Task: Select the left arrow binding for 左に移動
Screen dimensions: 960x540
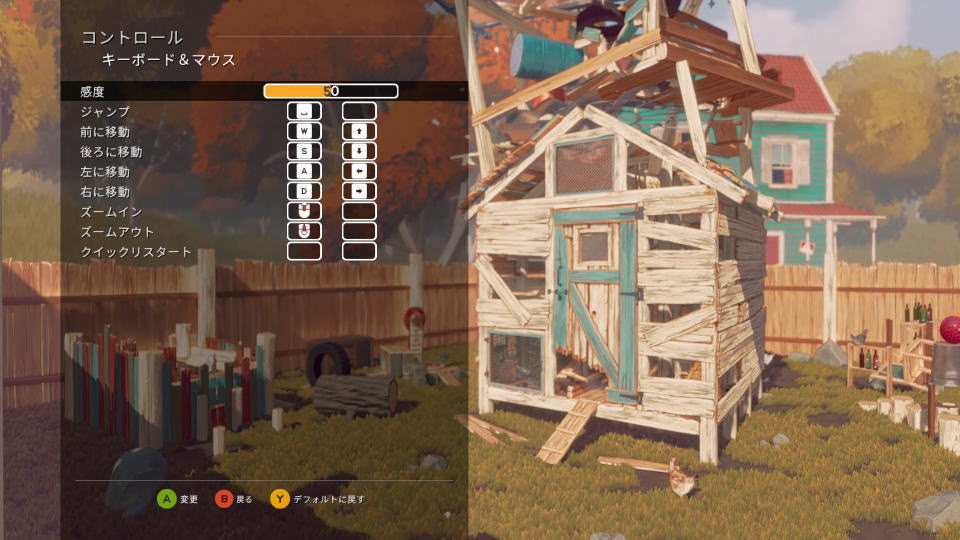Action: (359, 171)
